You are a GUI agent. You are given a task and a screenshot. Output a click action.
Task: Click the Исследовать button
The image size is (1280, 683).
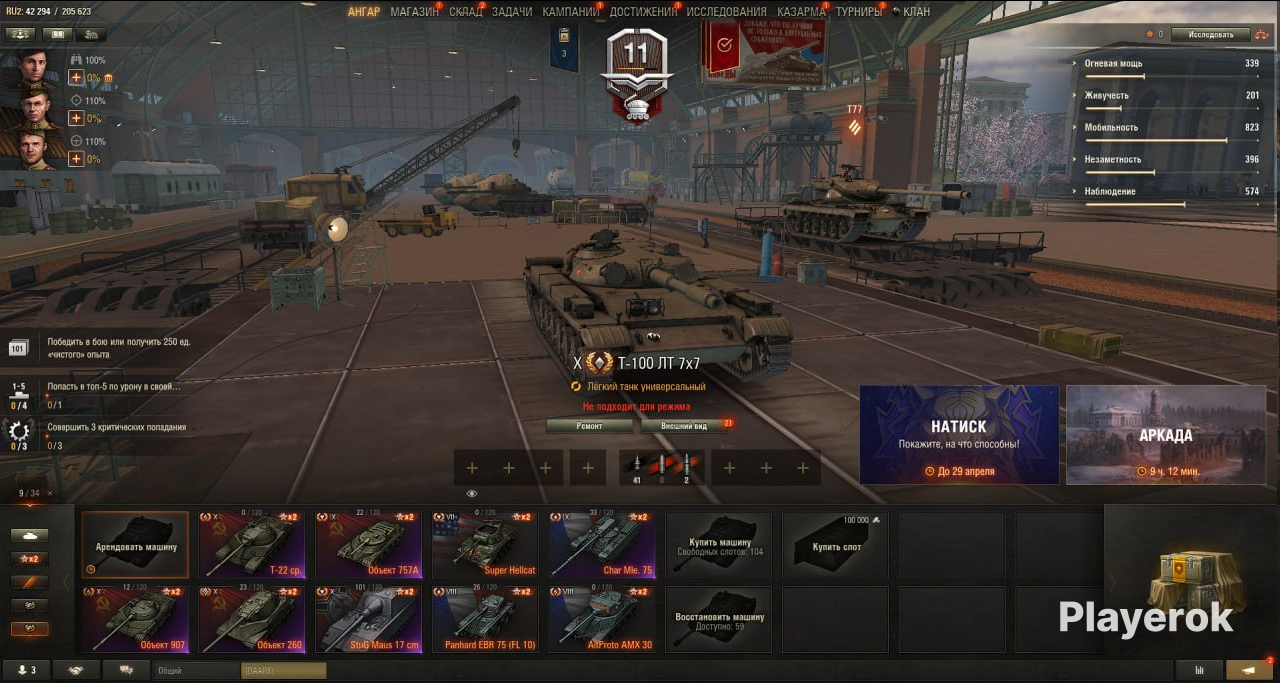tap(1217, 34)
